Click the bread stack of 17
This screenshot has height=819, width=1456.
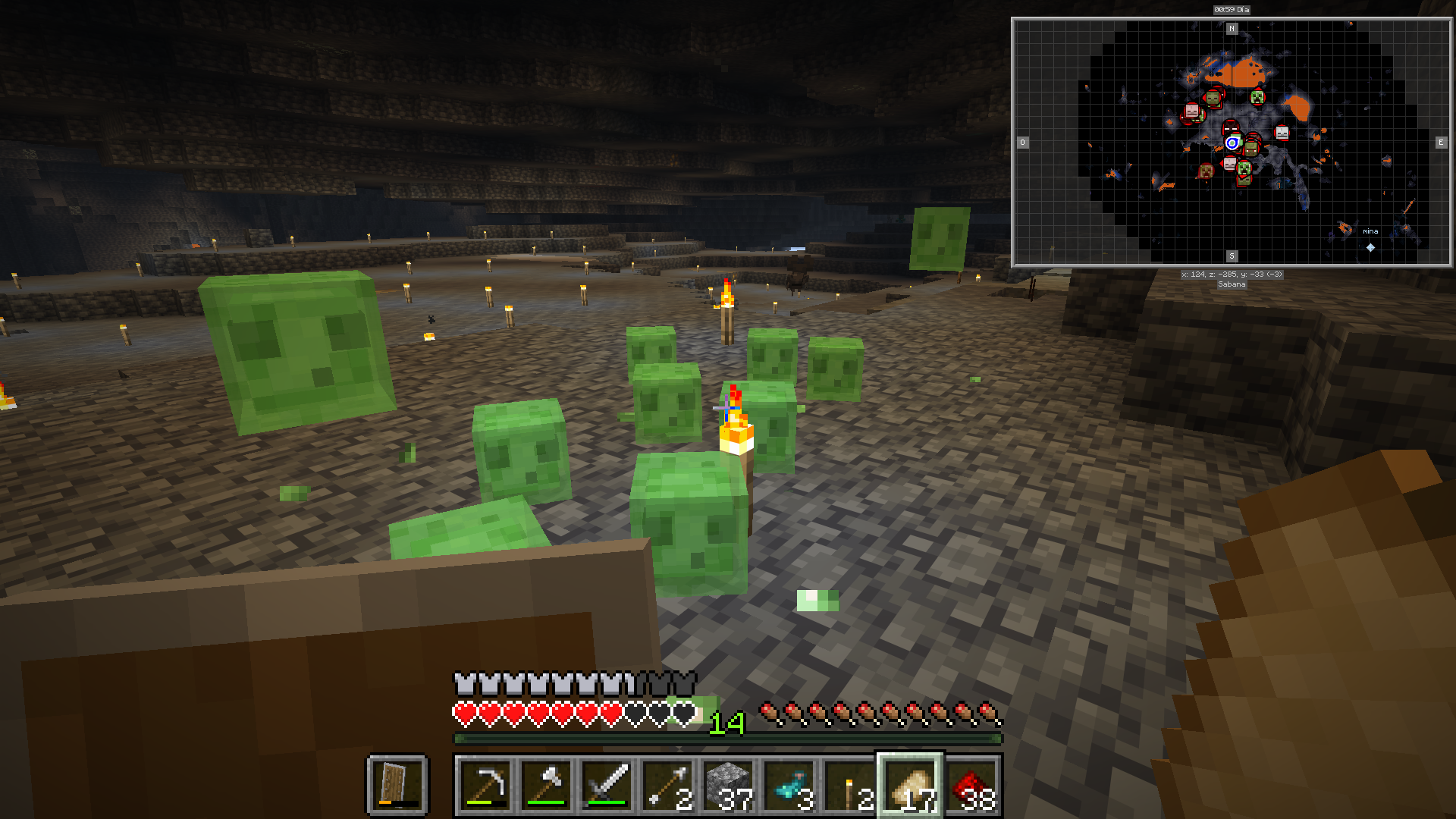(x=910, y=786)
